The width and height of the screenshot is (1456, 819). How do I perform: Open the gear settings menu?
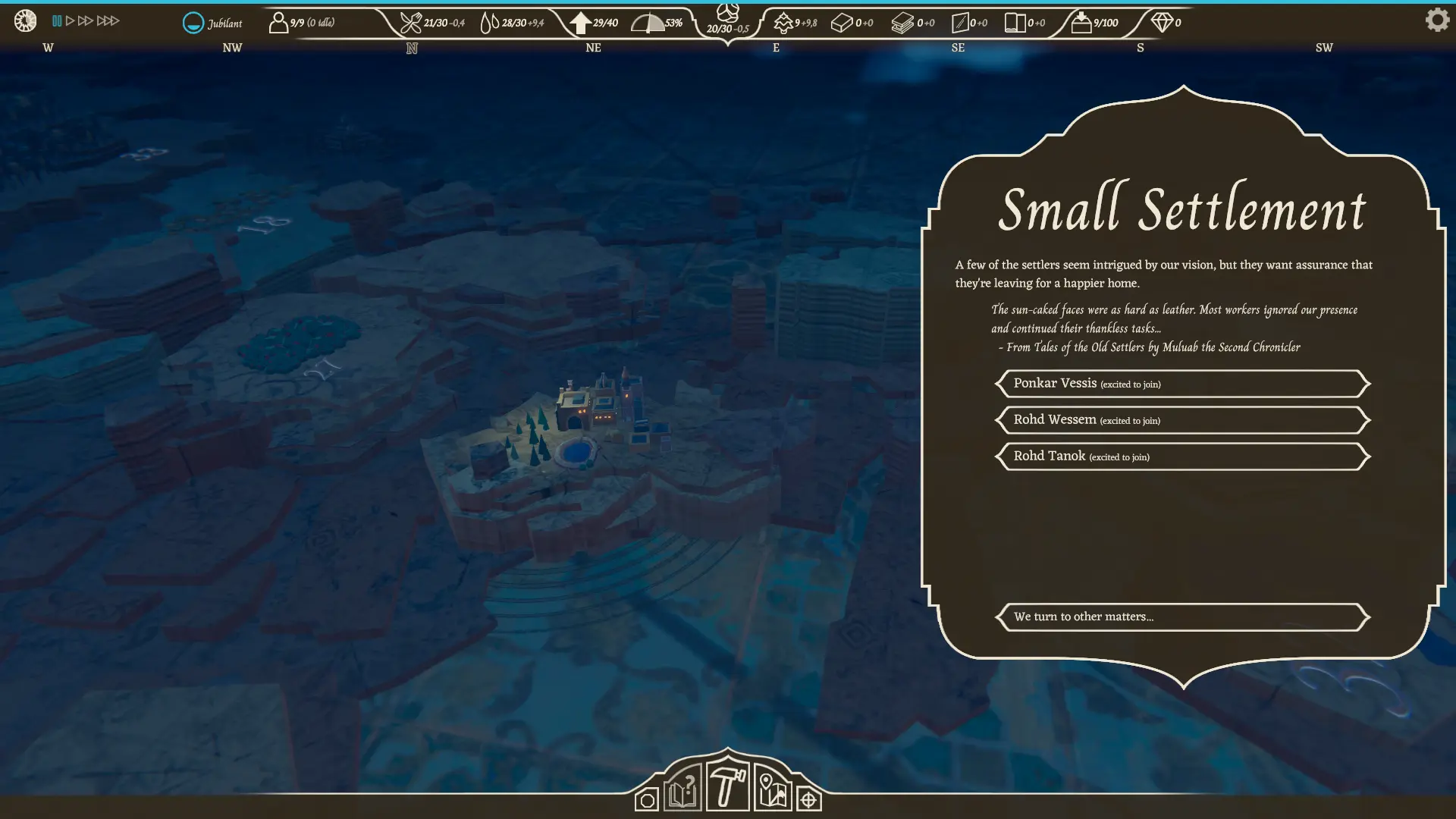1436,20
